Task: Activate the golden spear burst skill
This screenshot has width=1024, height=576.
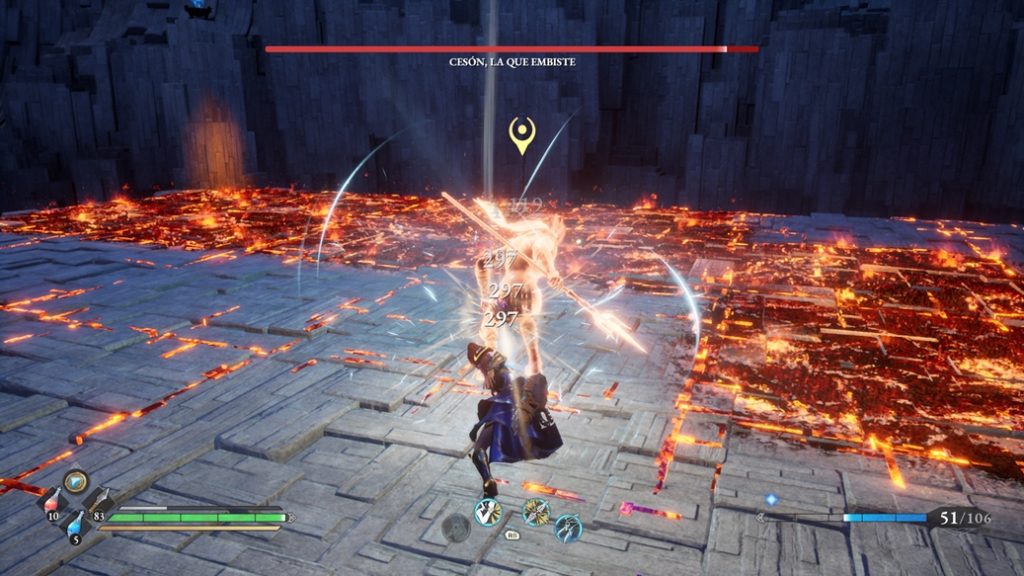Action: (536, 511)
